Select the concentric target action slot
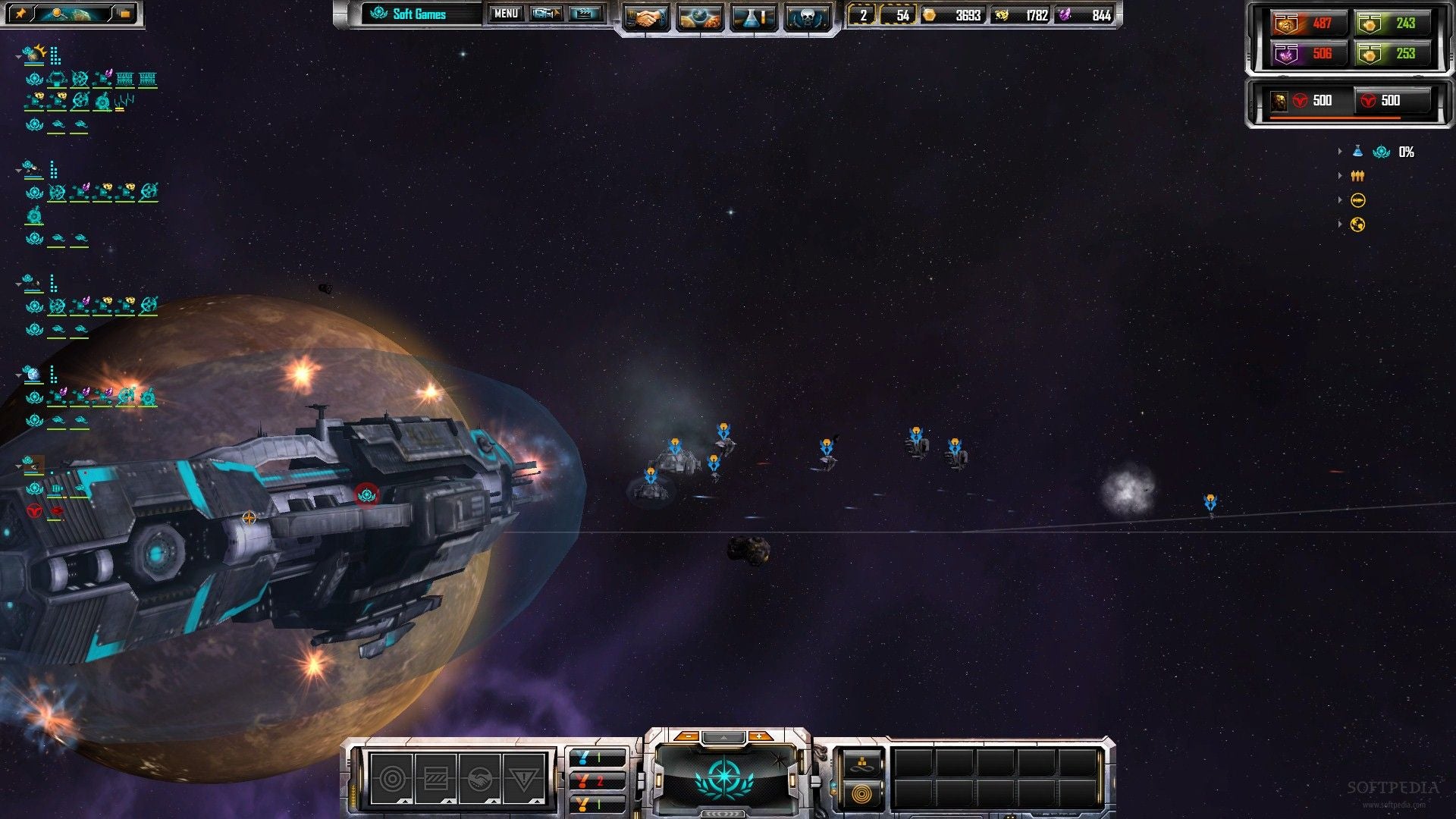Image resolution: width=1456 pixels, height=819 pixels. pos(392,778)
